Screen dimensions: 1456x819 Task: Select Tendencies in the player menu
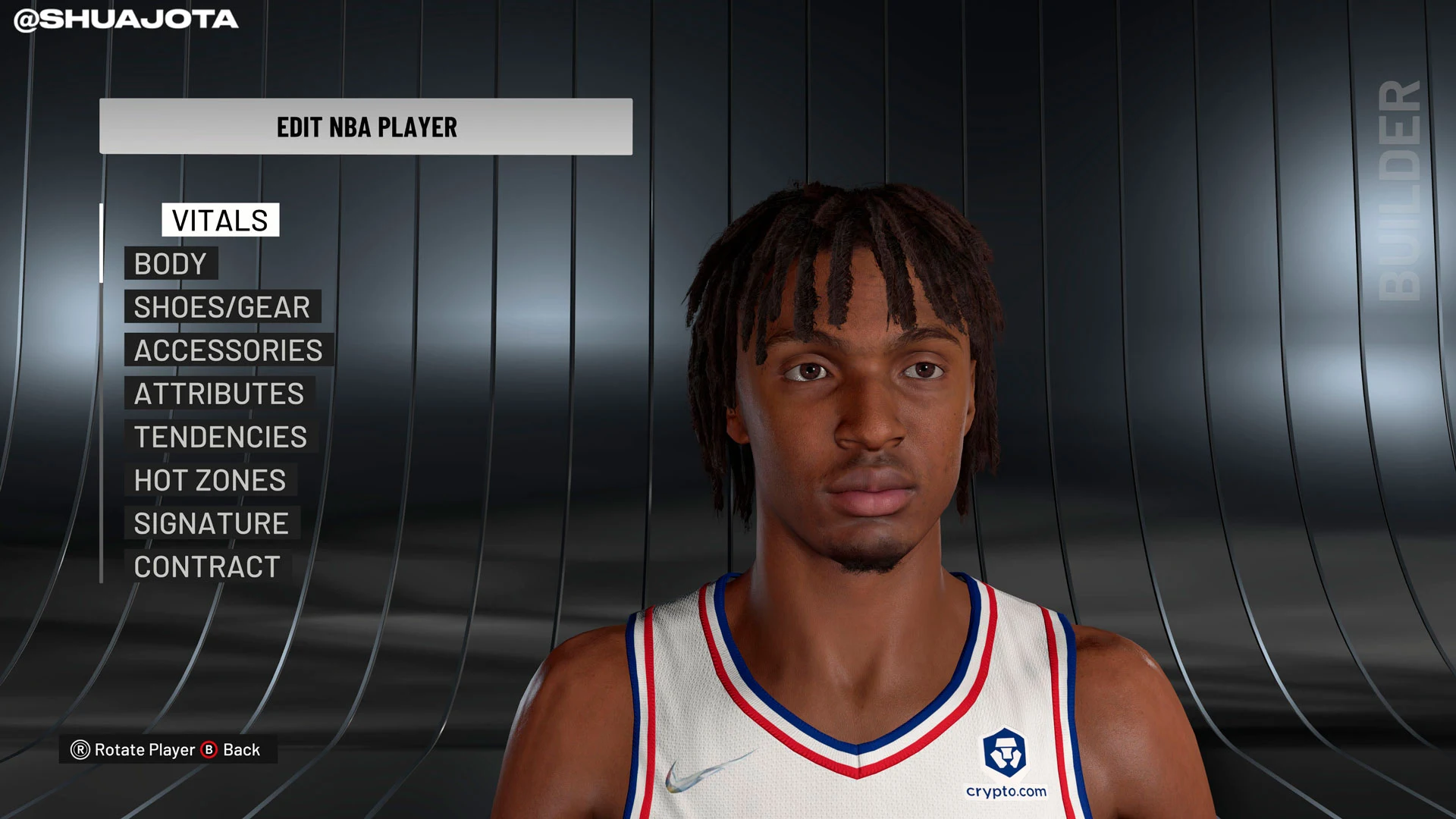tap(221, 437)
